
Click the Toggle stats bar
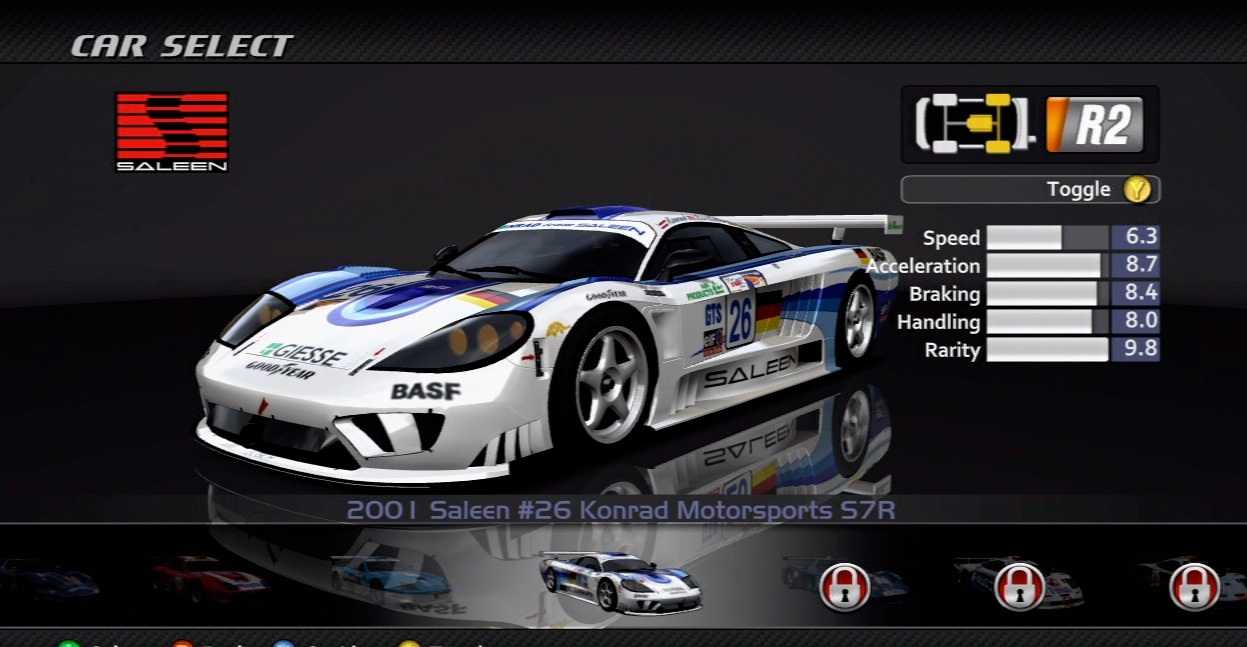[1030, 189]
